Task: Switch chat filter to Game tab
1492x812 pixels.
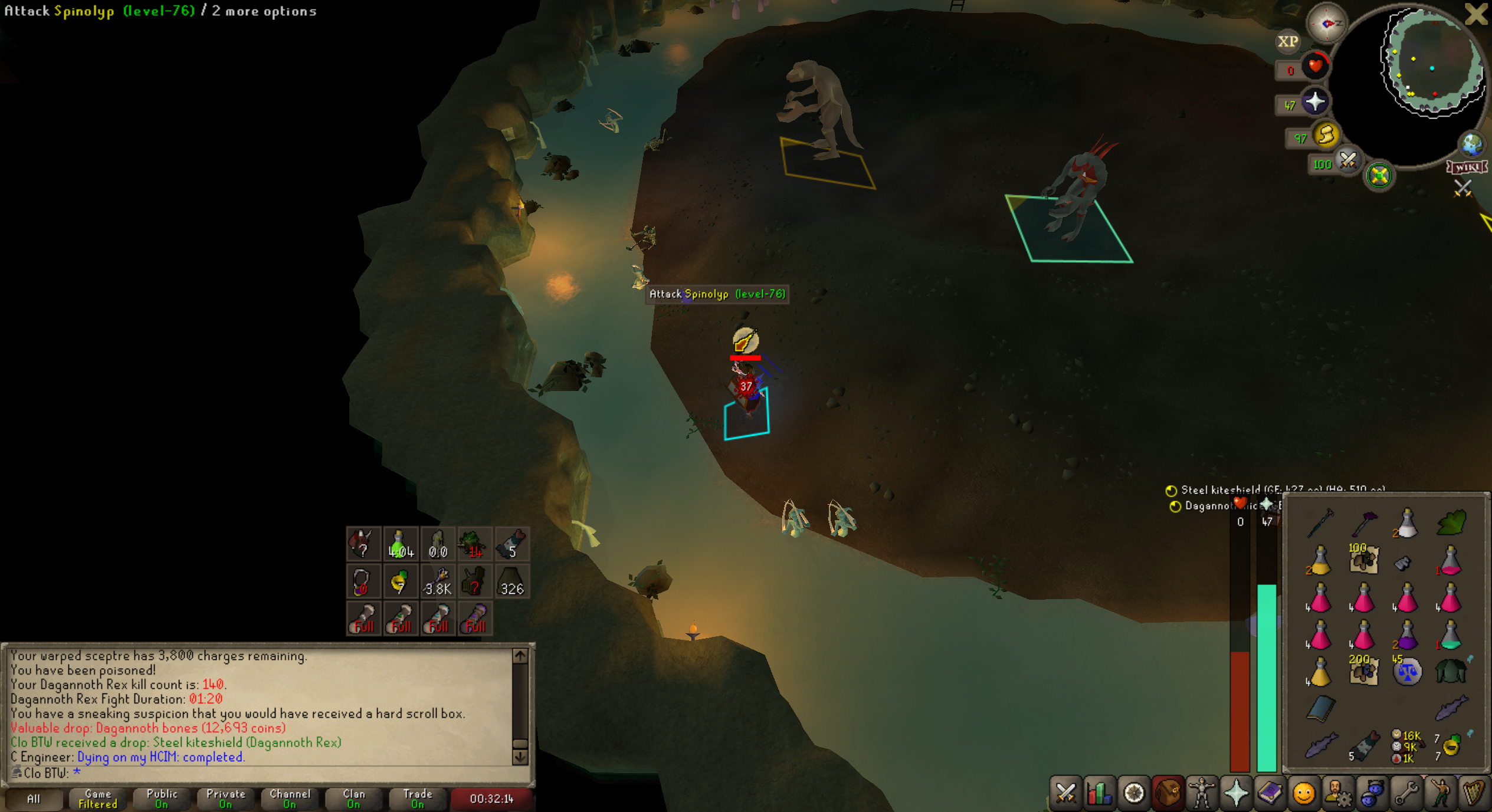Action: coord(97,799)
